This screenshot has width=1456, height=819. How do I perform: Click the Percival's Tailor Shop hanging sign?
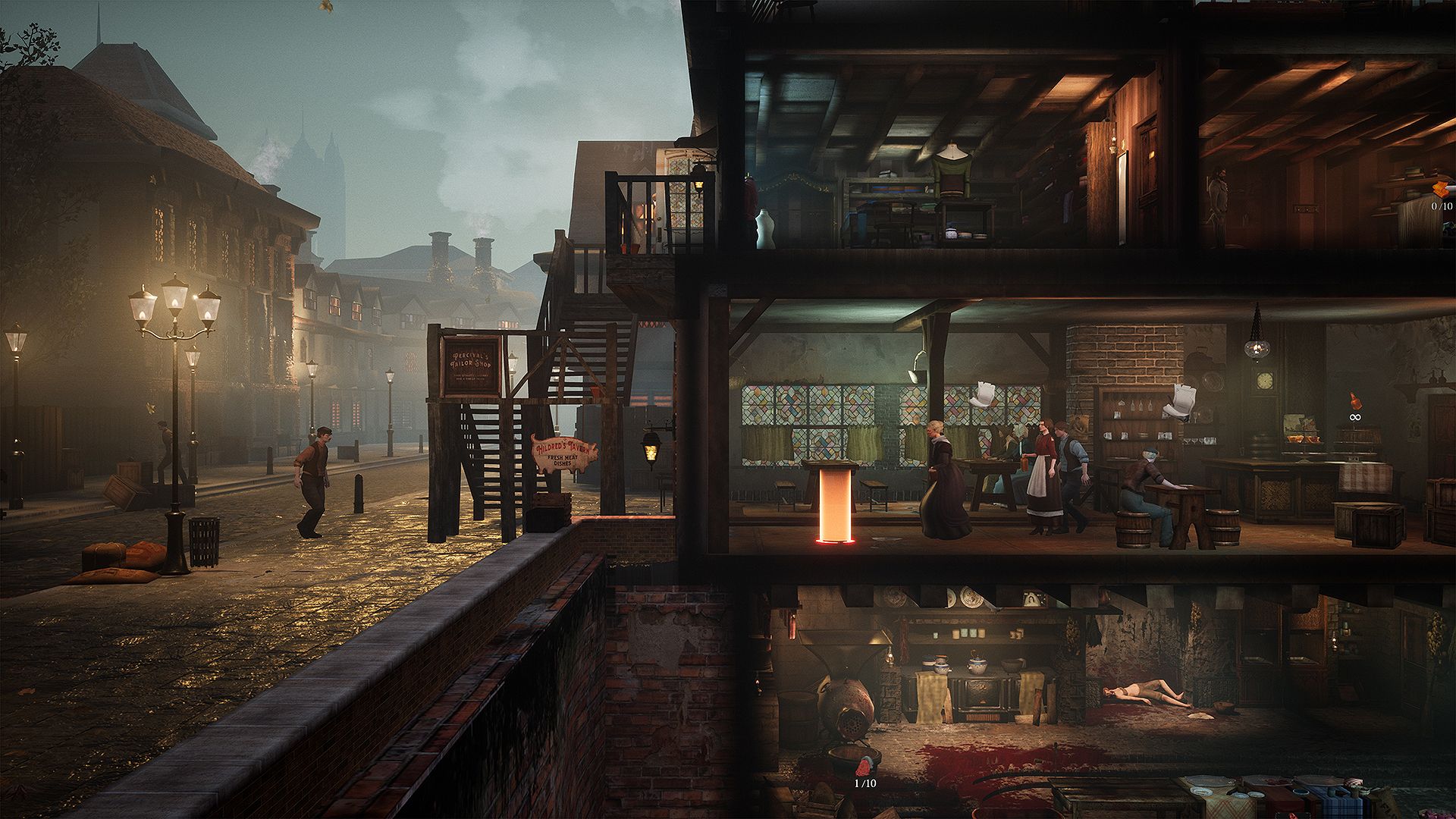[470, 368]
